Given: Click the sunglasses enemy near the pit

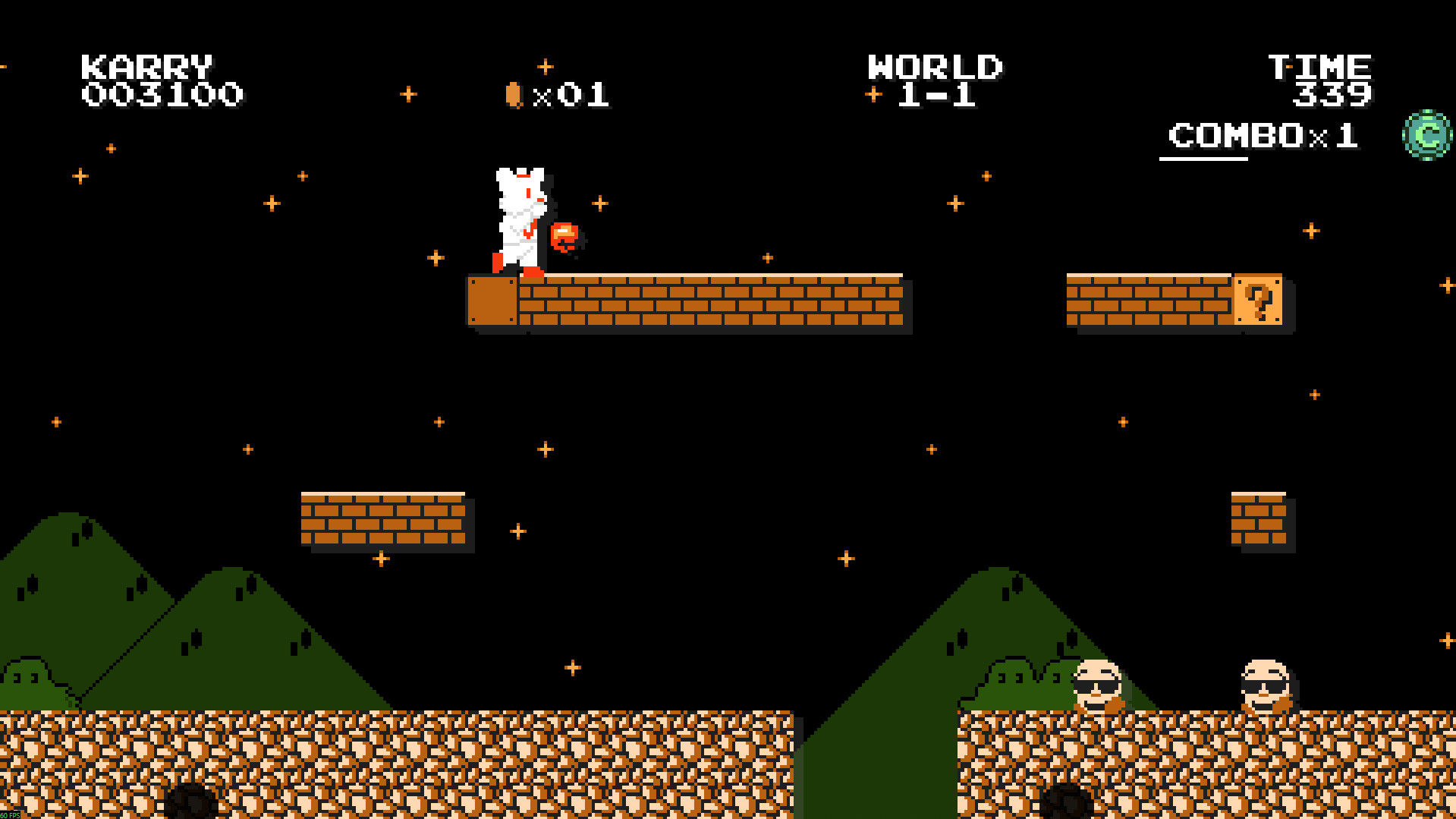Looking at the screenshot, I should pos(1099,683).
